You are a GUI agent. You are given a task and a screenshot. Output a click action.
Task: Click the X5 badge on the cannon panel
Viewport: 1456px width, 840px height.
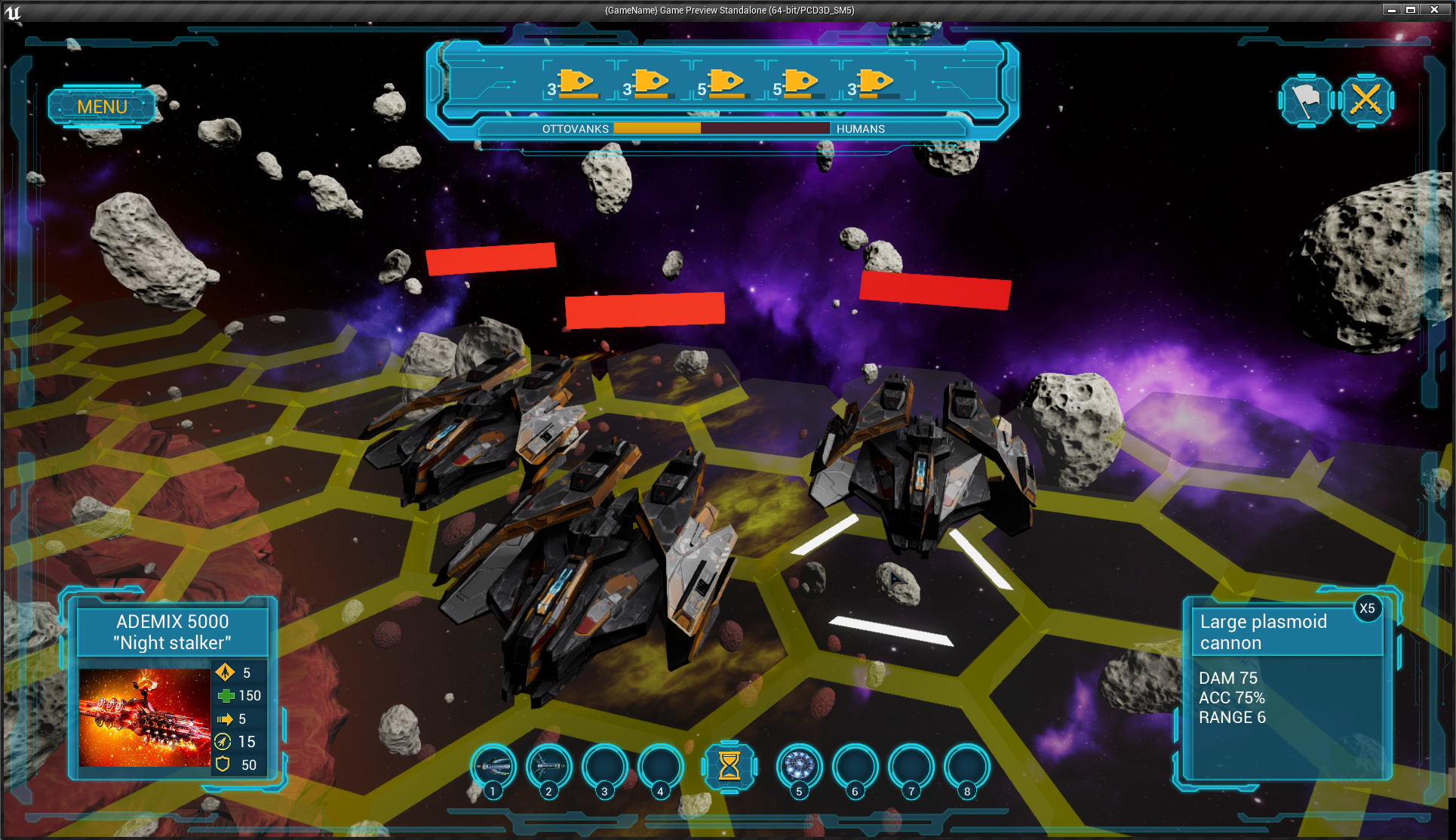click(1367, 608)
